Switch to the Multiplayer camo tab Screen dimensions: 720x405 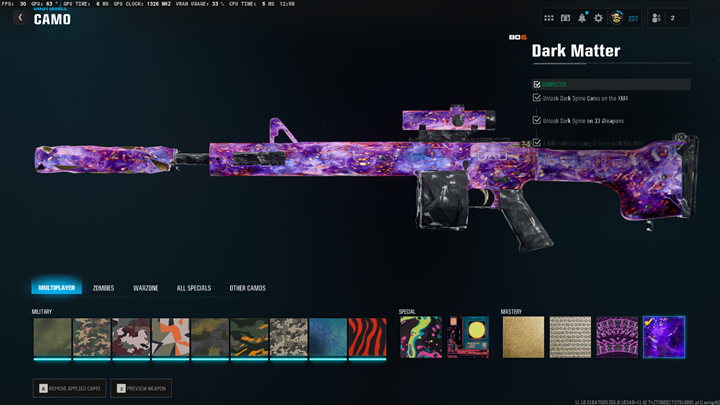(x=56, y=288)
